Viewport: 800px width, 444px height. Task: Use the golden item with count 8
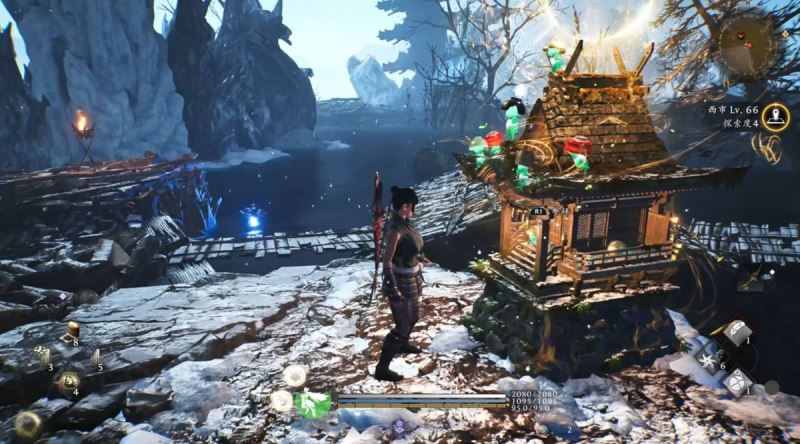(x=71, y=330)
